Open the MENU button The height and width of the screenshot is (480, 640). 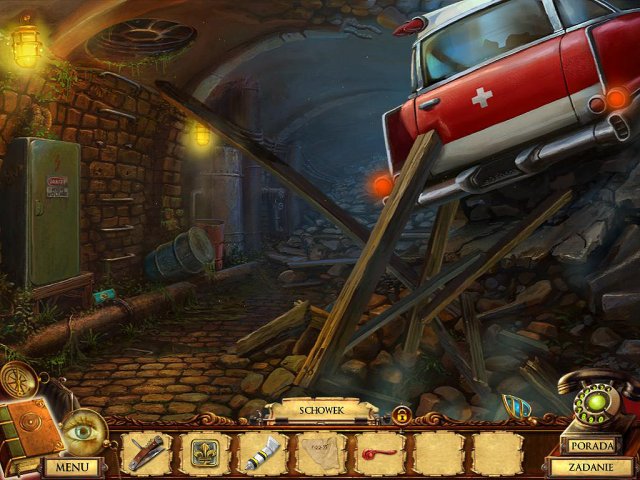pos(71,466)
